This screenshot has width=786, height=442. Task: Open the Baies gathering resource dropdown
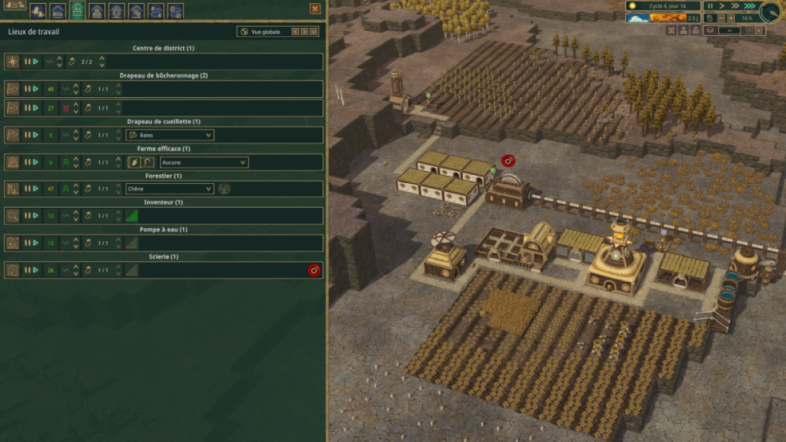[x=169, y=135]
